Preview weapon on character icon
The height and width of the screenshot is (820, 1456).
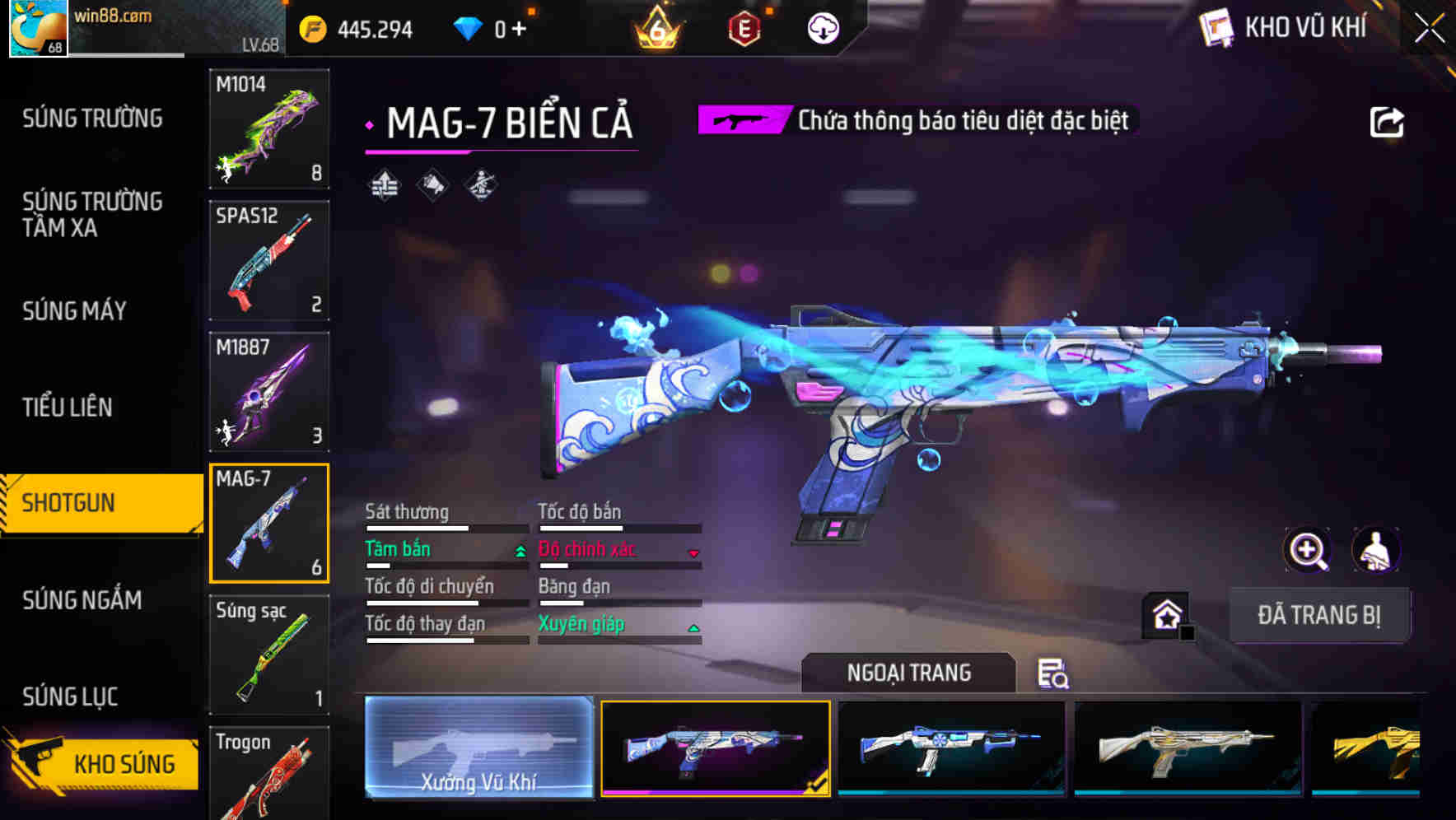(x=1375, y=549)
